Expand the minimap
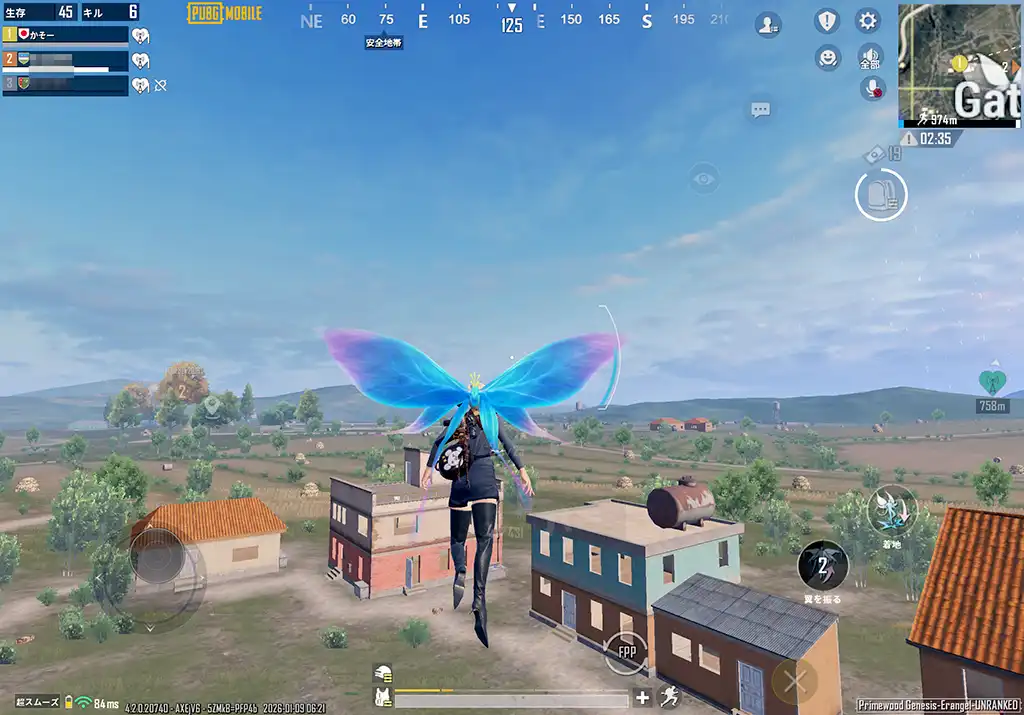This screenshot has height=715, width=1024. (x=958, y=64)
